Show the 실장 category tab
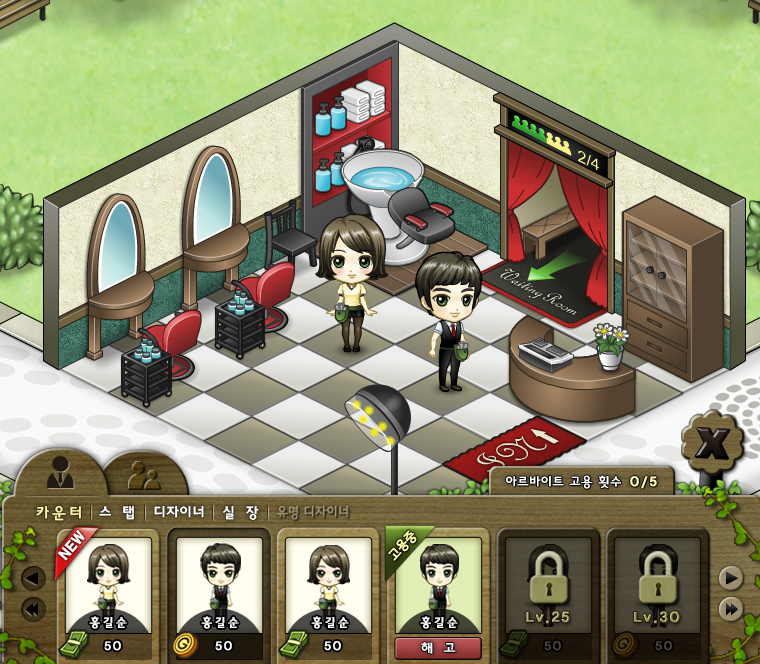The image size is (760, 664). coord(240,512)
